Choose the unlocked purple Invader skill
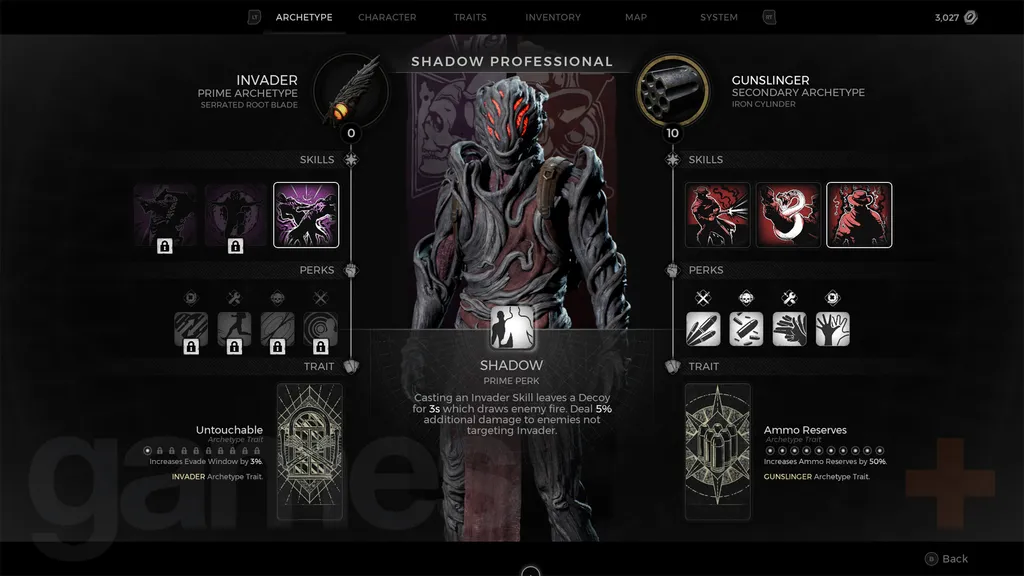This screenshot has height=576, width=1024. tap(306, 214)
